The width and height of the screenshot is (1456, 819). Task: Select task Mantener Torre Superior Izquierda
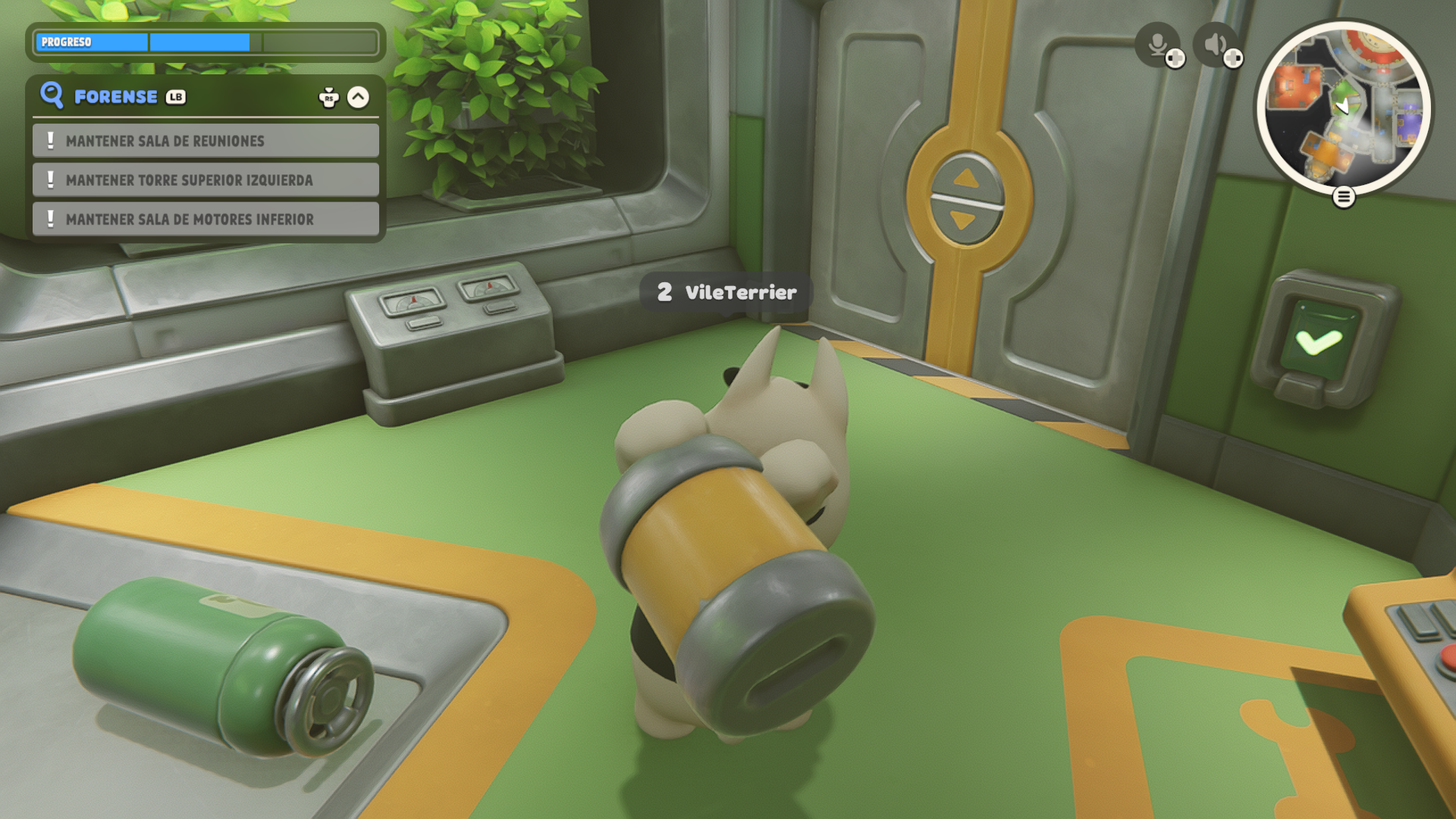pos(206,180)
